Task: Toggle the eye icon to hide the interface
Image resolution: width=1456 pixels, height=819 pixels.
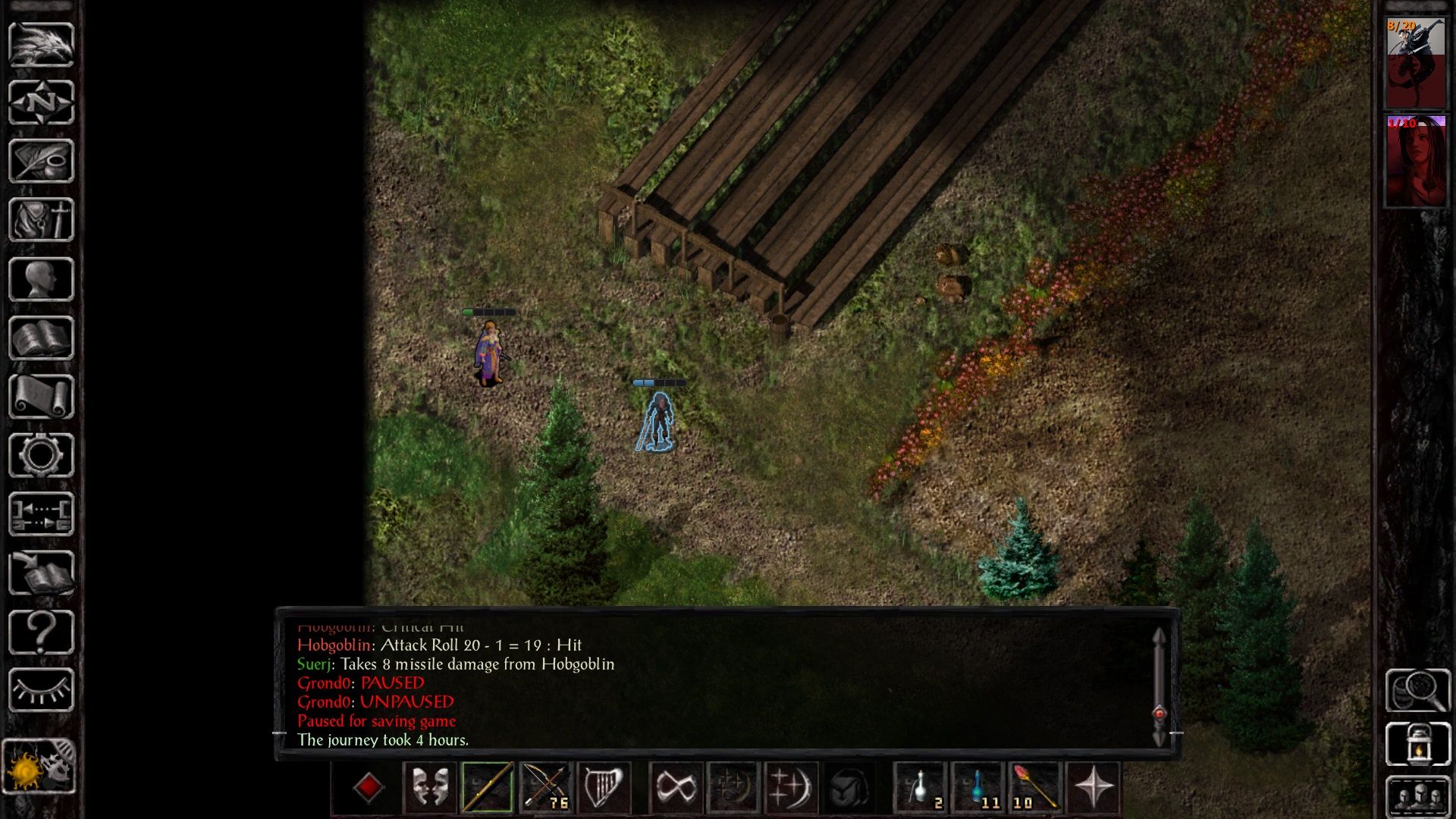Action: (42, 690)
